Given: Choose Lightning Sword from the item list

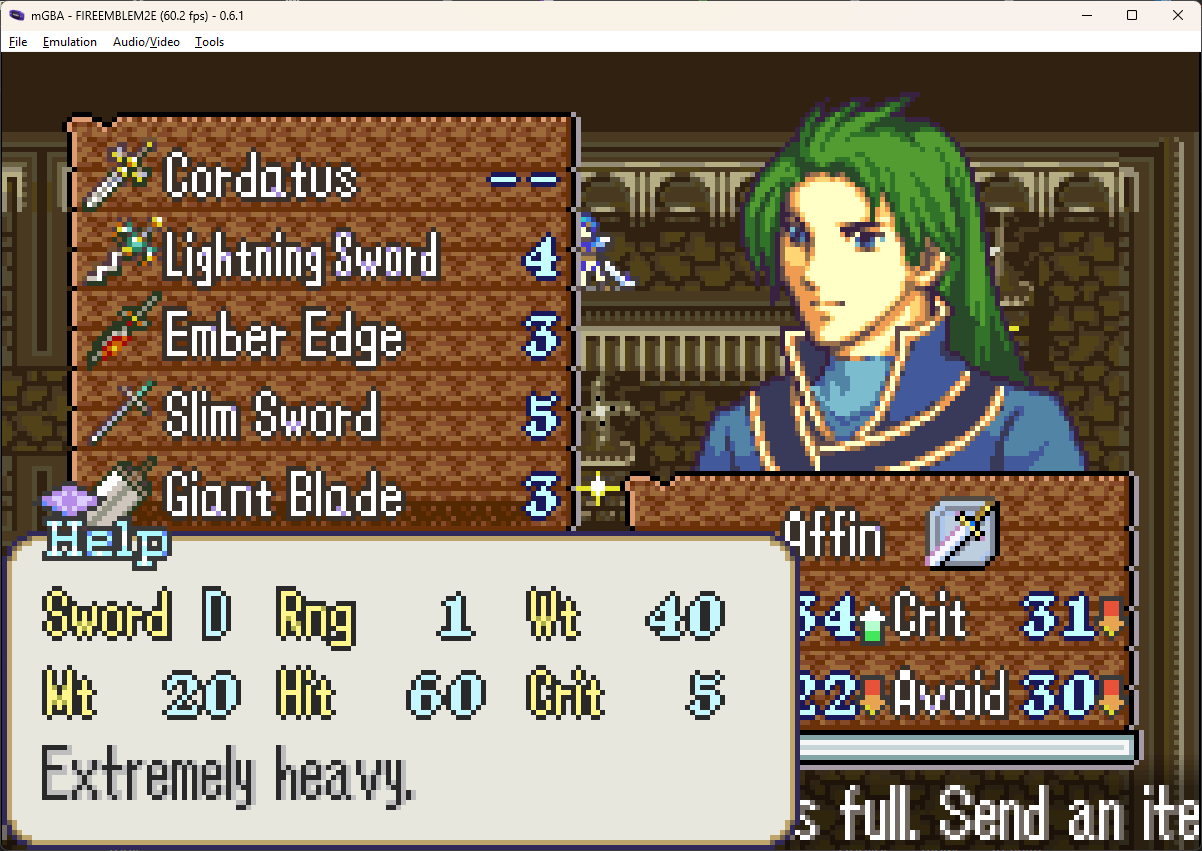Looking at the screenshot, I should [x=302, y=258].
